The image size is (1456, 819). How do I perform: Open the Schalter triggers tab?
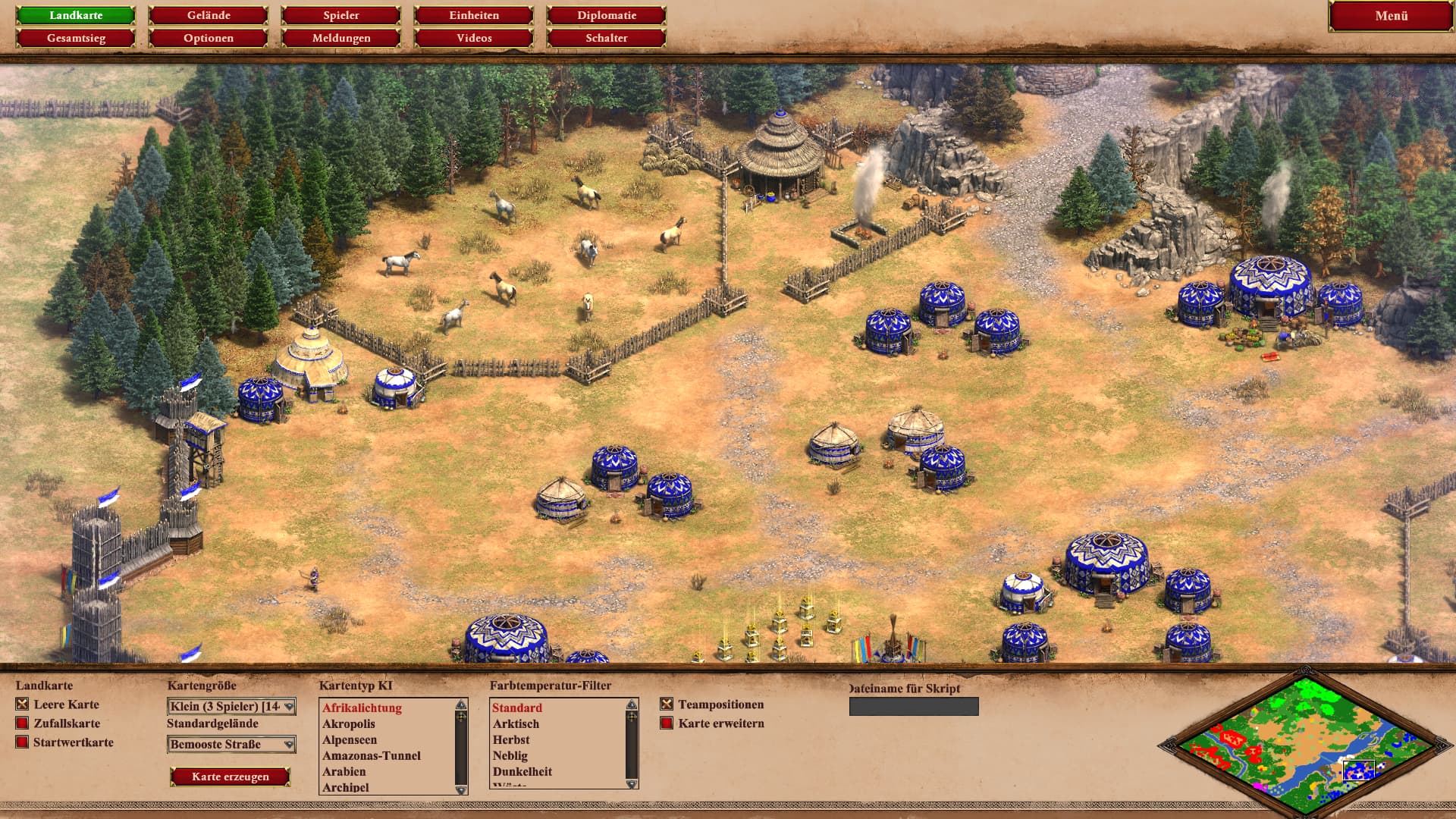click(x=607, y=38)
